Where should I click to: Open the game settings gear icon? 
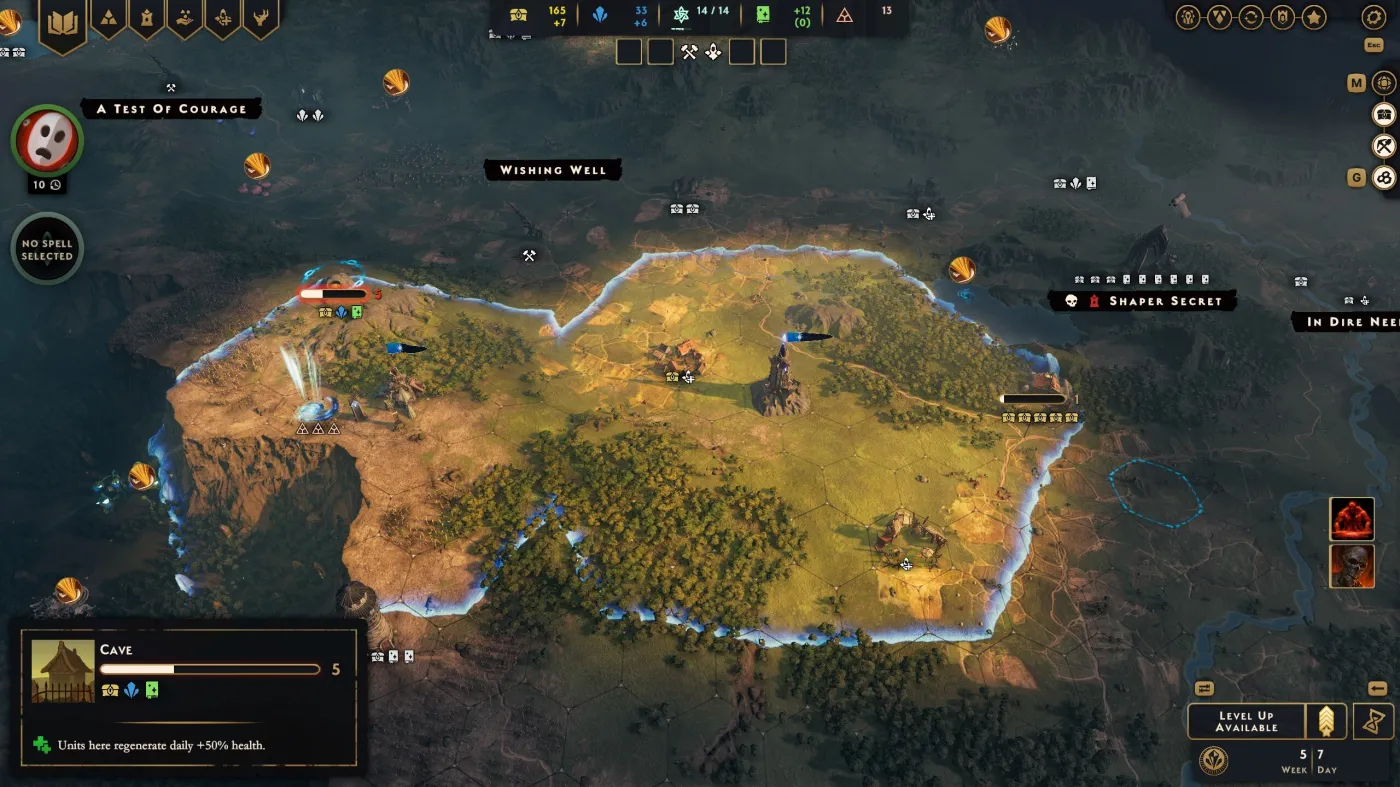1372,17
